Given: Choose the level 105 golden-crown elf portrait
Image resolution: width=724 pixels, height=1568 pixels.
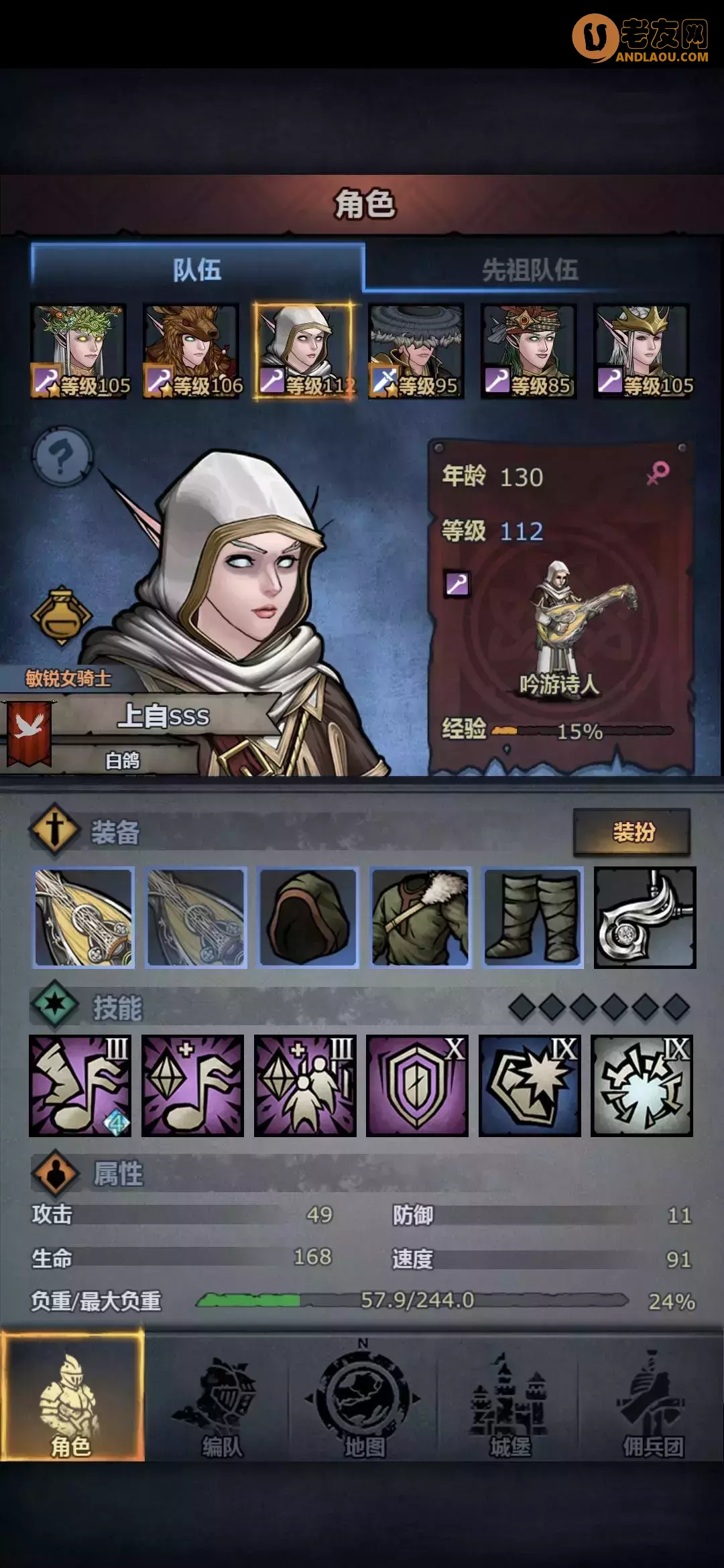Looking at the screenshot, I should point(642,350).
